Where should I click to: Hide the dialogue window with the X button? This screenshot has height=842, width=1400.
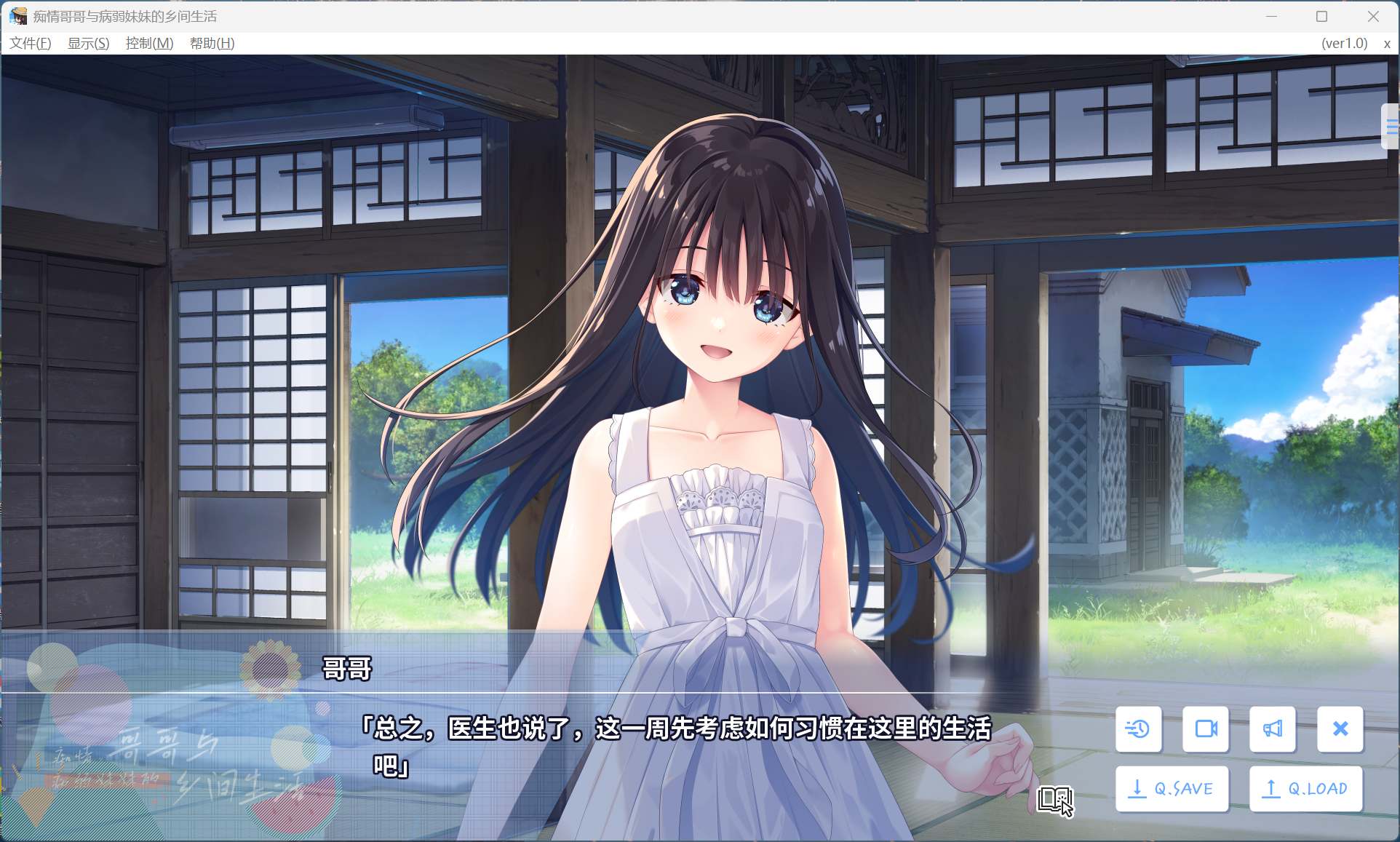[x=1340, y=729]
